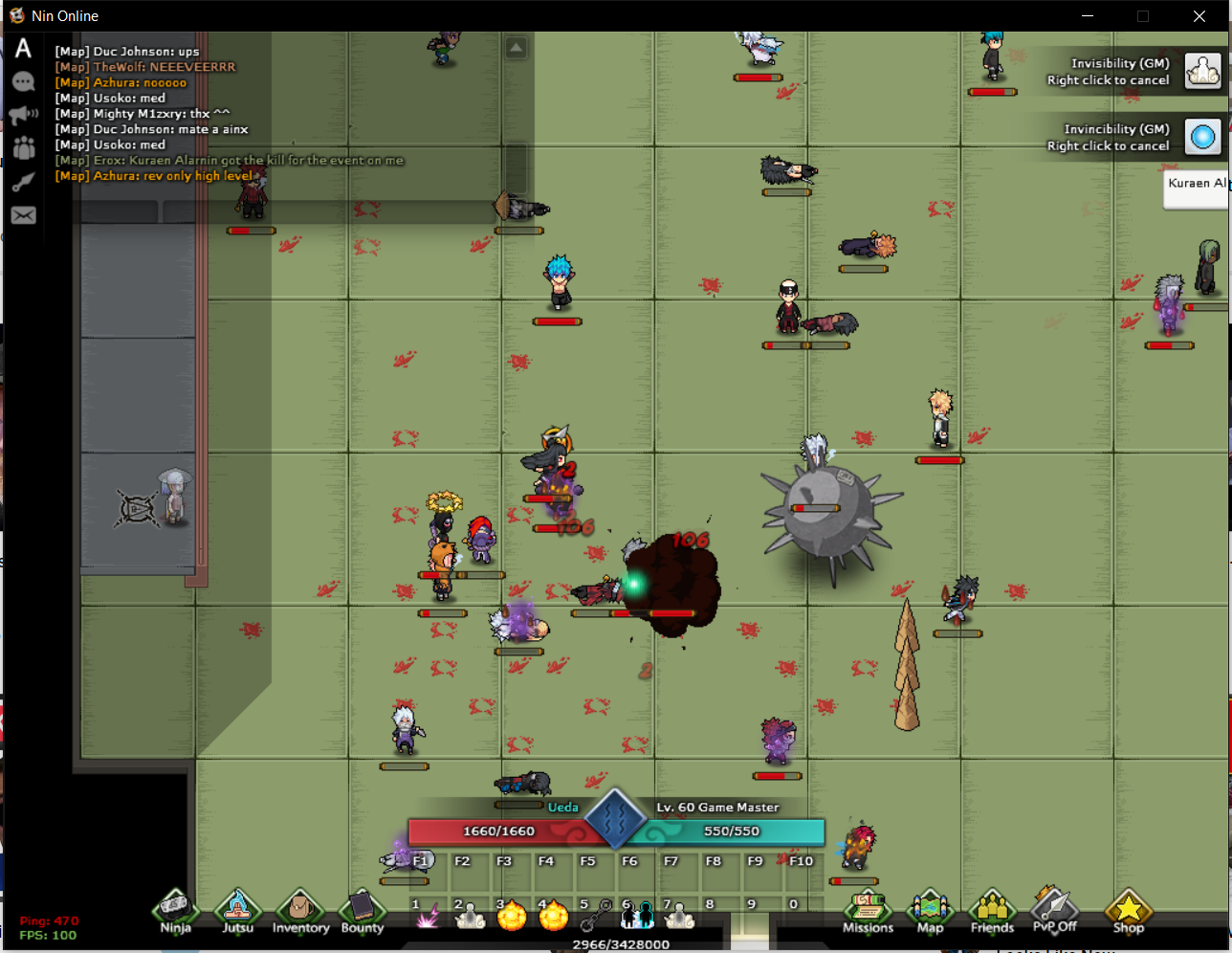Image resolution: width=1232 pixels, height=953 pixels.
Task: Switch to the group people chat tab
Action: pos(24,148)
